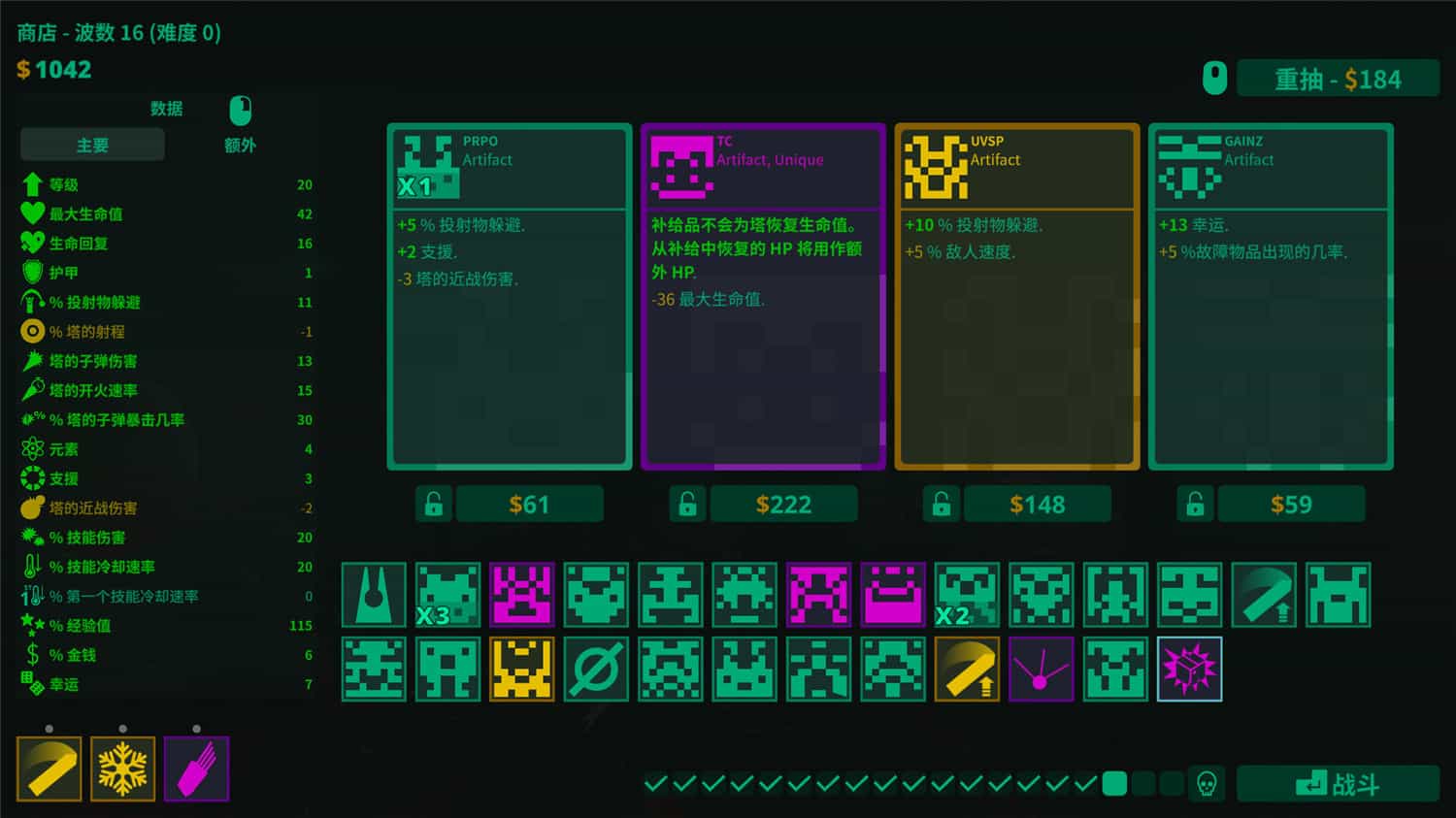Select the yellow chest artifact icon
The height and width of the screenshot is (818, 1456).
click(x=521, y=670)
